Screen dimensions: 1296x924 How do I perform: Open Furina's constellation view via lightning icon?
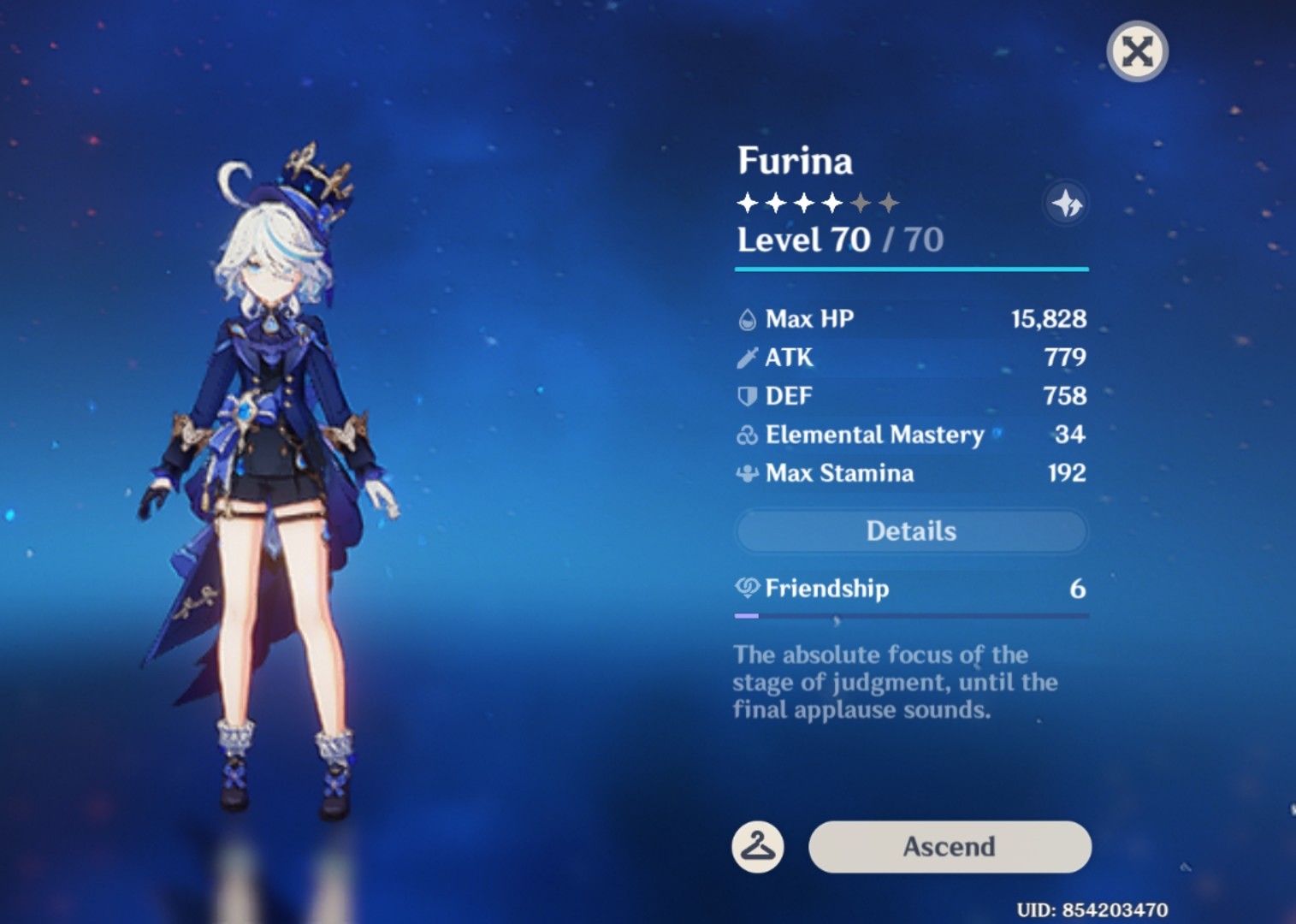coord(1066,203)
